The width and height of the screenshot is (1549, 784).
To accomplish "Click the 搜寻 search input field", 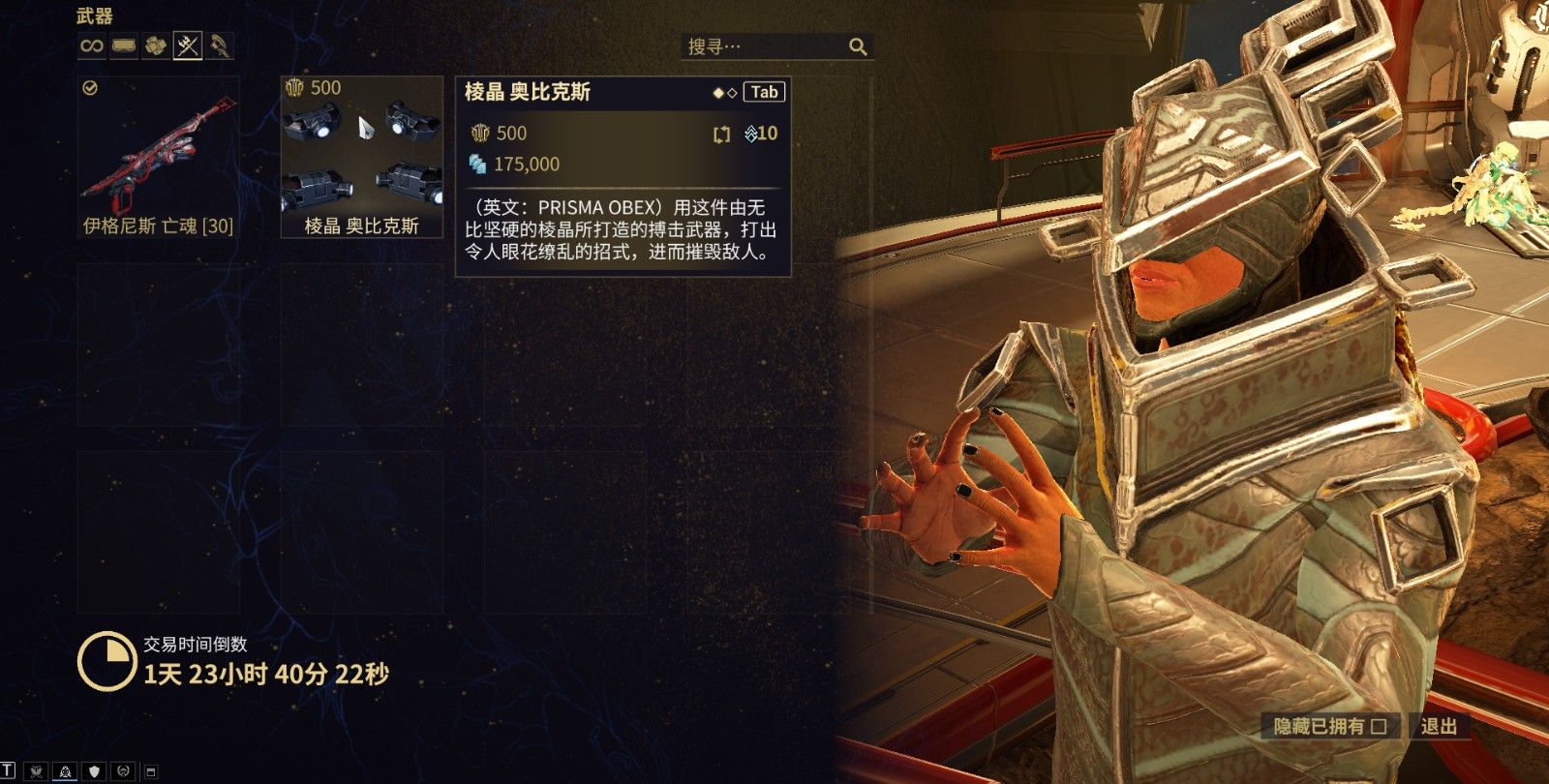I will pyautogui.click(x=765, y=45).
